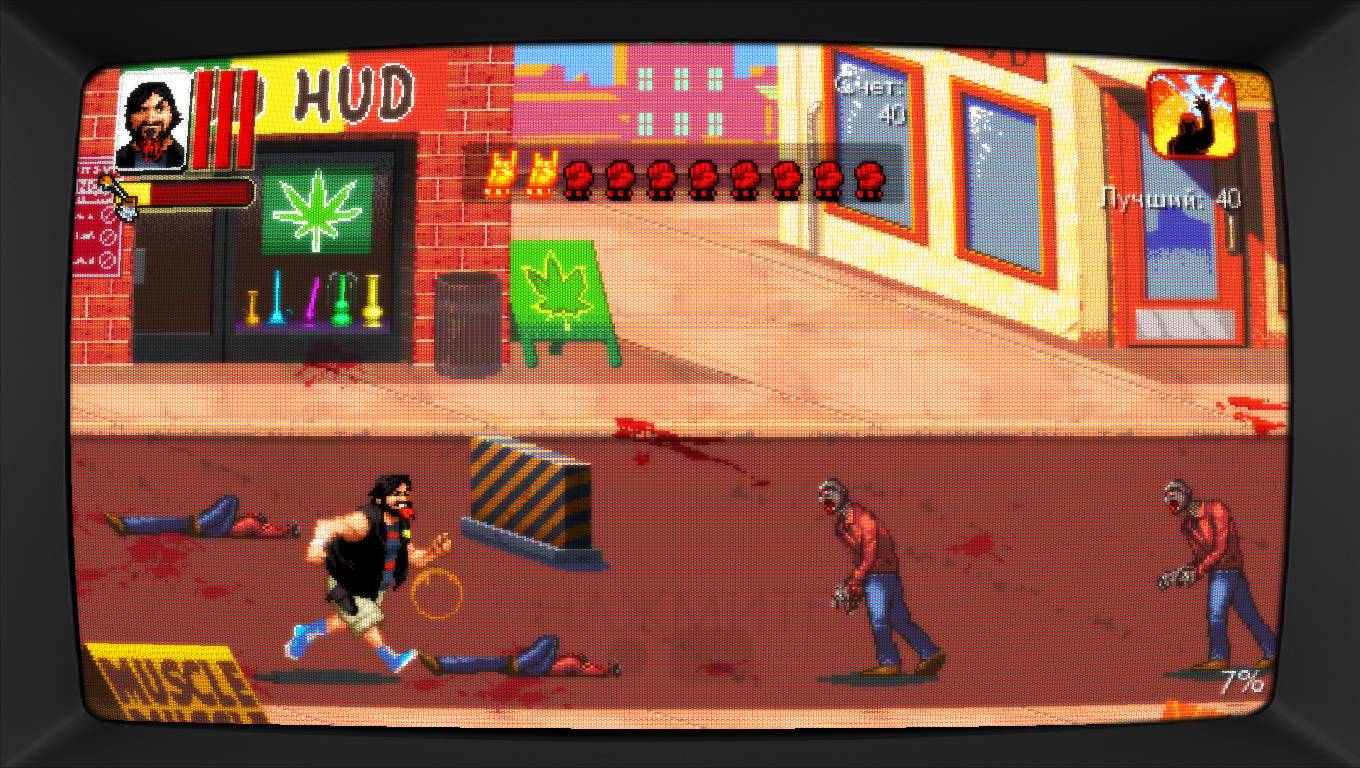Activate the lightning fist special ability icon
Screen dimensions: 1360x768
click(1191, 114)
